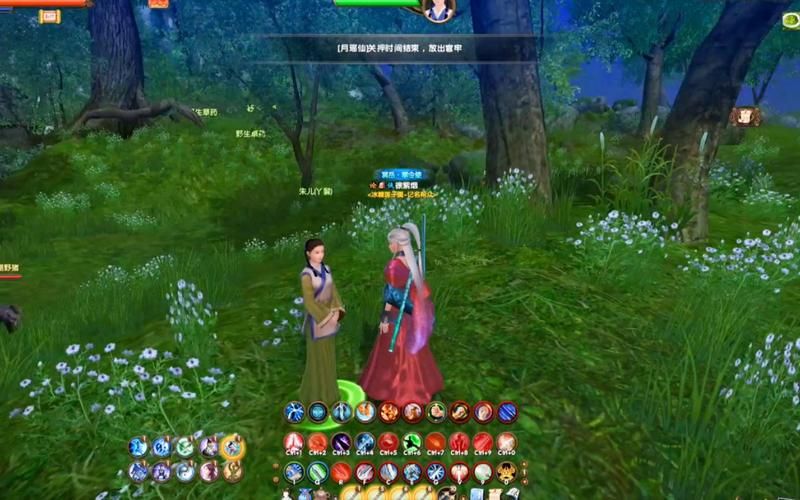This screenshot has width=800, height=500.
Task: Trigger the Ctrl+8 red skill
Action: tap(460, 442)
